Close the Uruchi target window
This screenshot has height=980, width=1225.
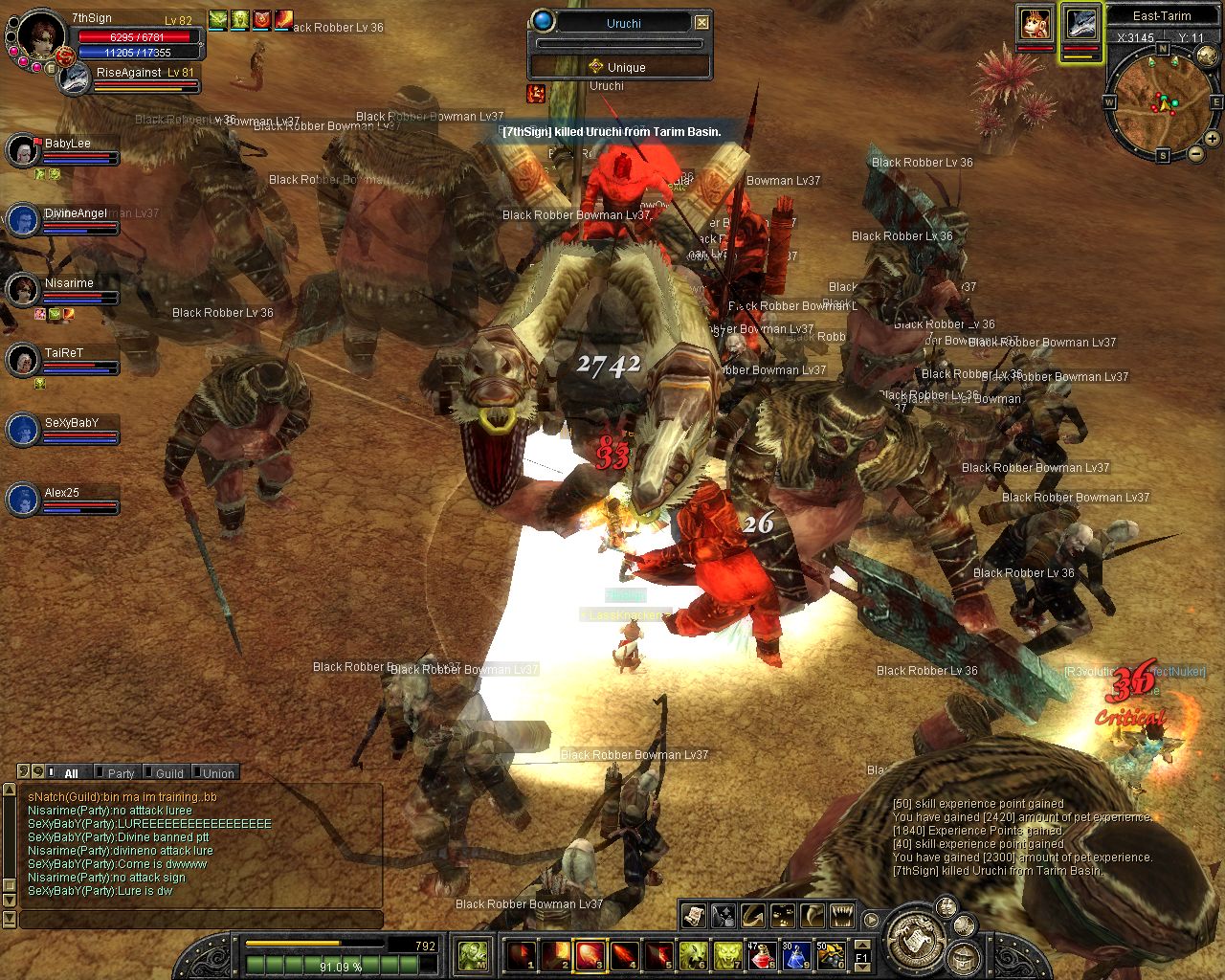[x=702, y=22]
